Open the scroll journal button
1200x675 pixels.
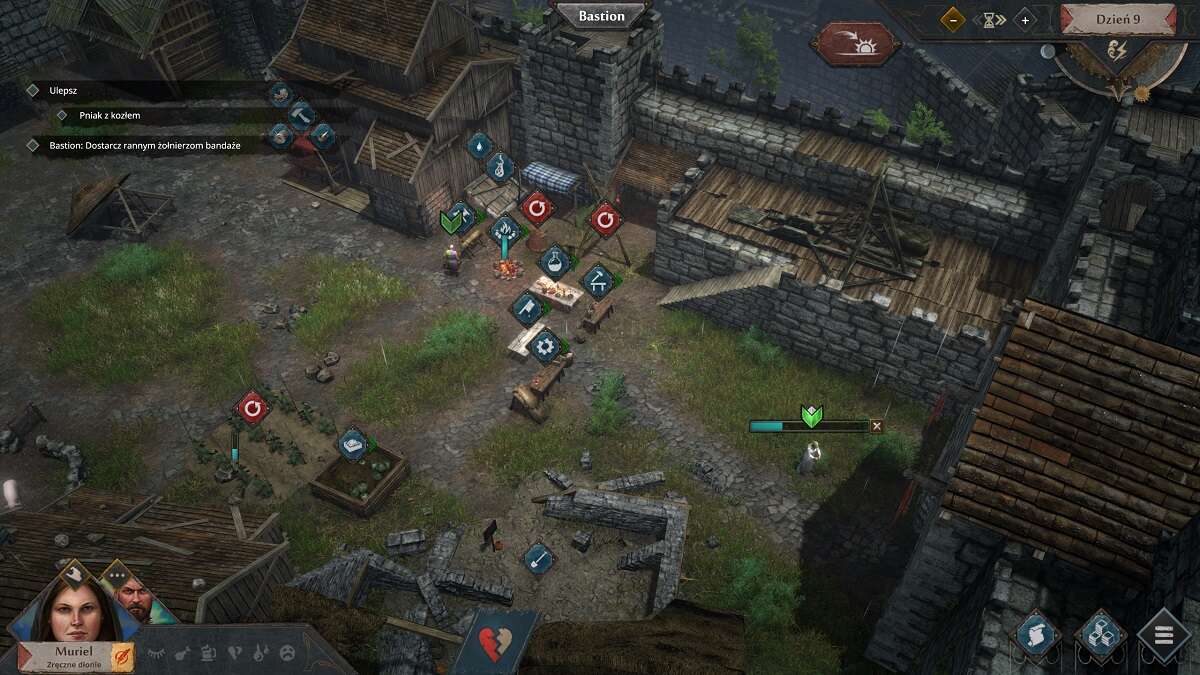coord(1036,635)
